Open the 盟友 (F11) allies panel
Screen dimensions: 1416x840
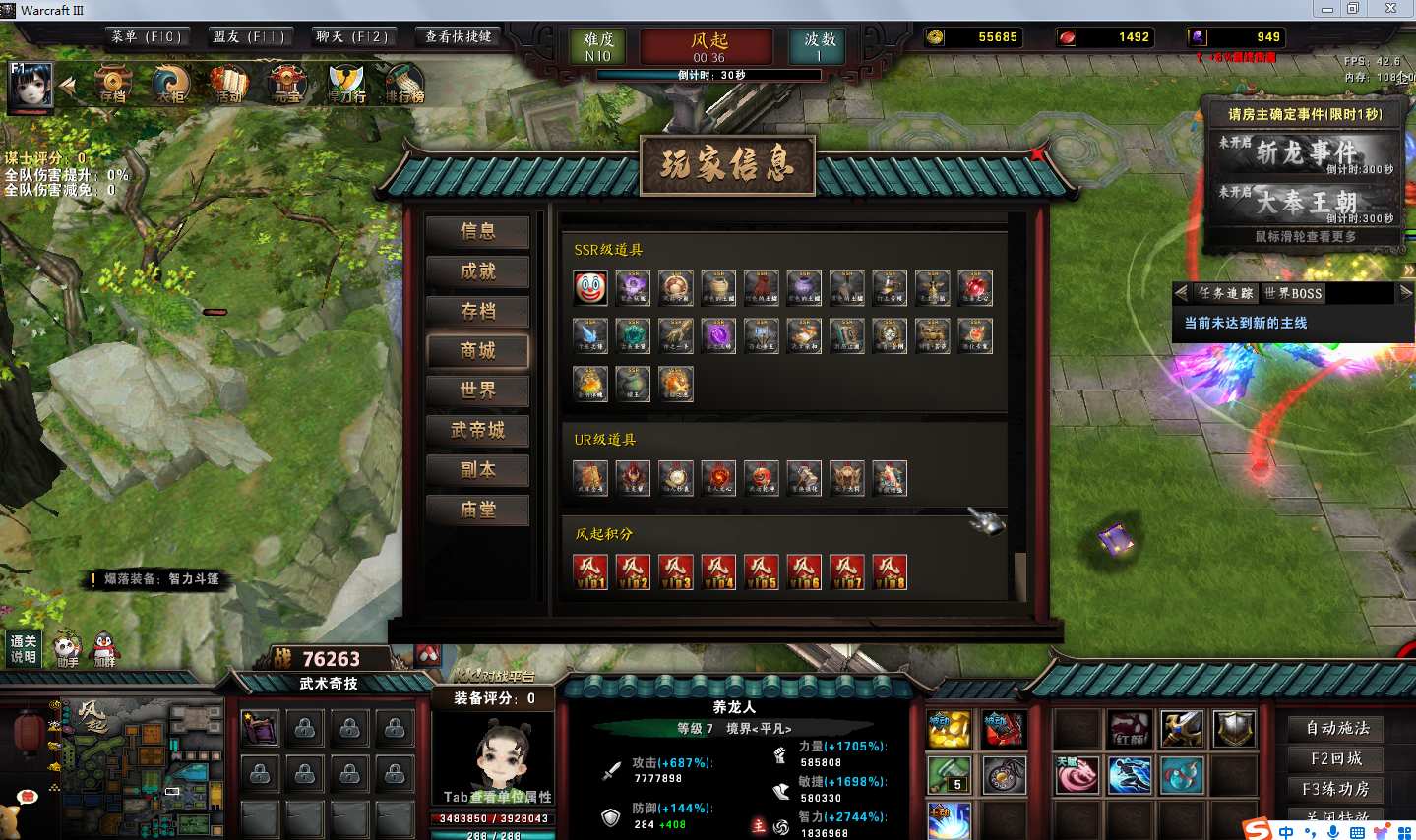click(x=248, y=37)
